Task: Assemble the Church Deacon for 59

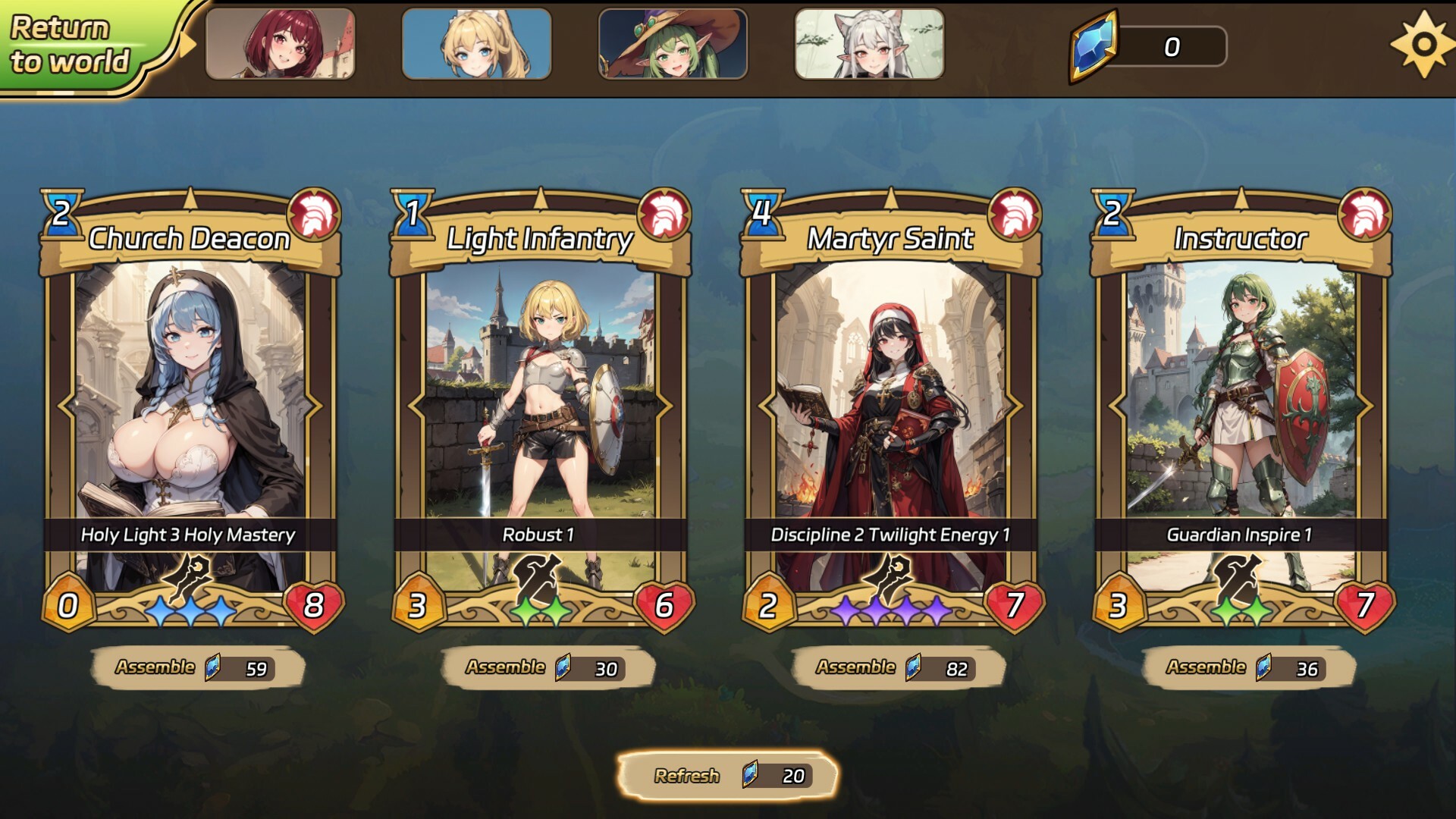Action: (x=192, y=668)
